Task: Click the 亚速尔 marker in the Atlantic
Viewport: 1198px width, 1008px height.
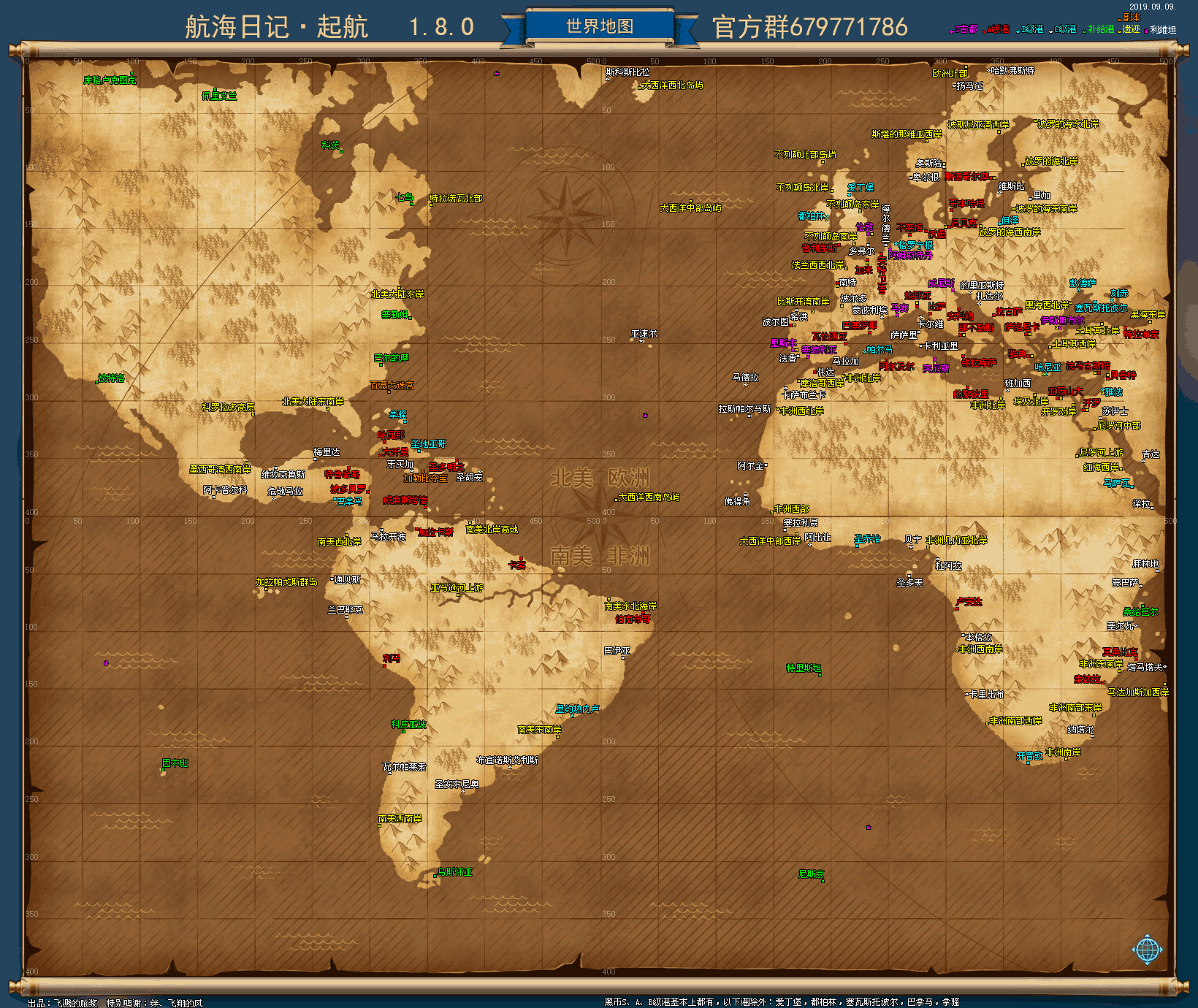Action: click(644, 332)
